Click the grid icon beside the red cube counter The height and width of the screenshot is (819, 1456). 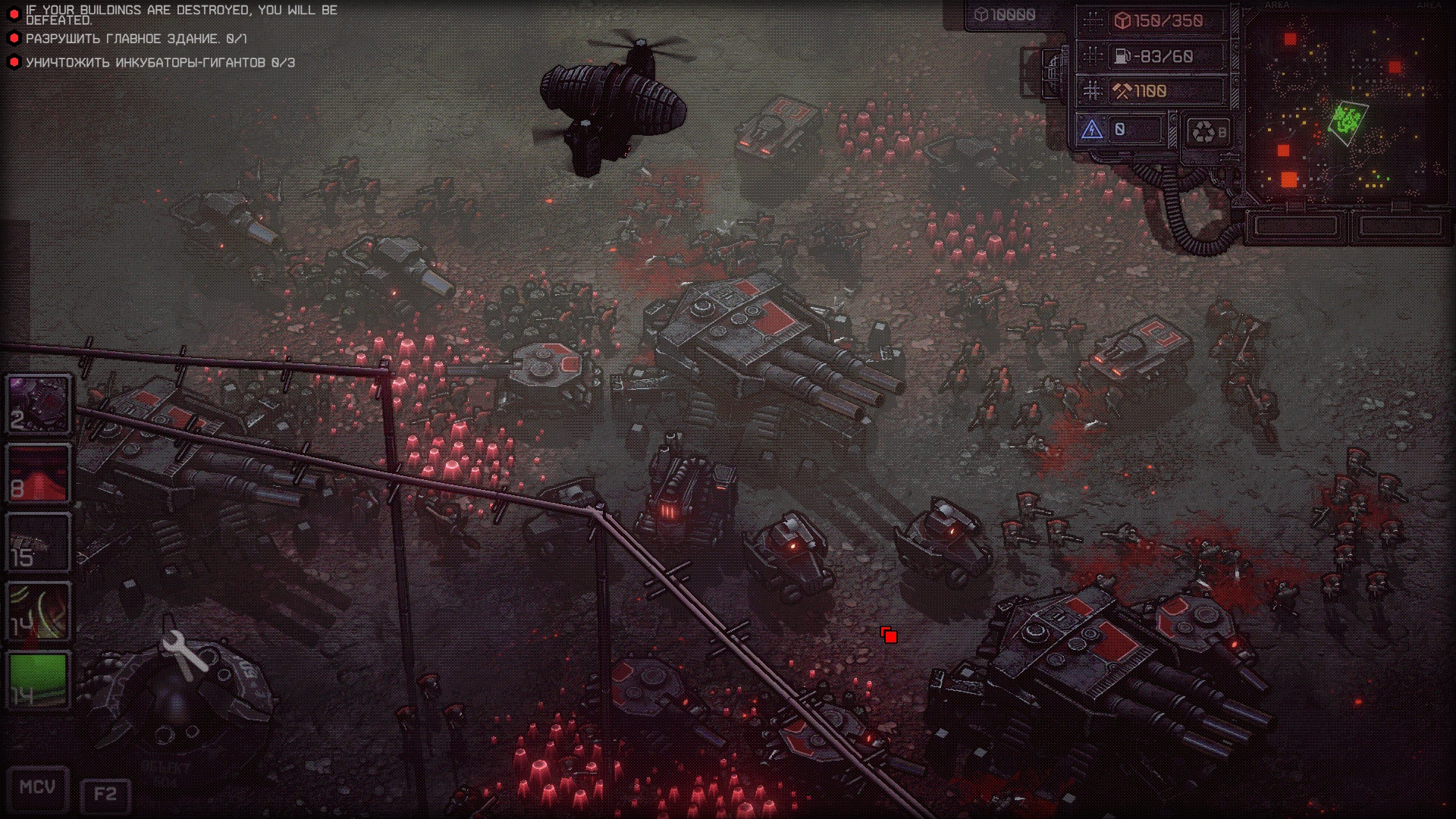[x=1092, y=21]
